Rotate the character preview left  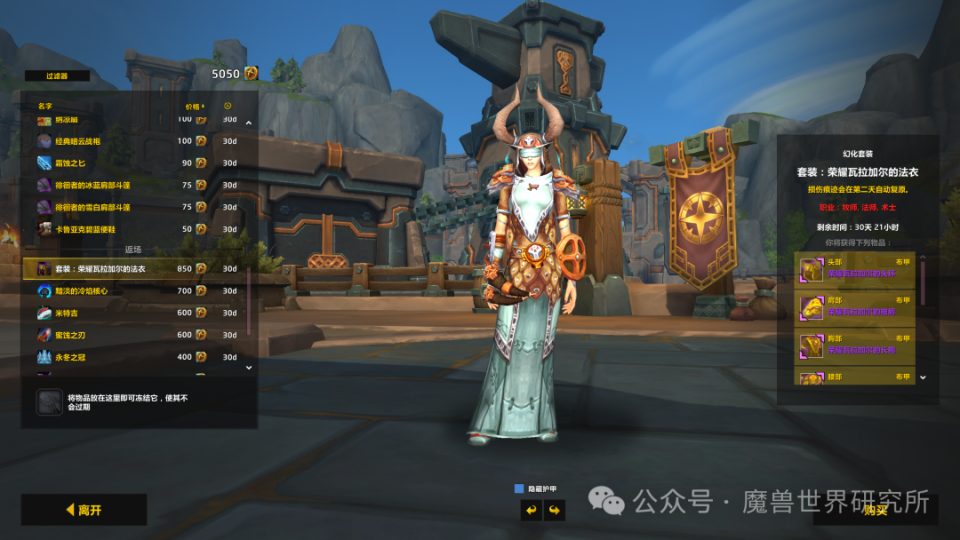pos(530,510)
